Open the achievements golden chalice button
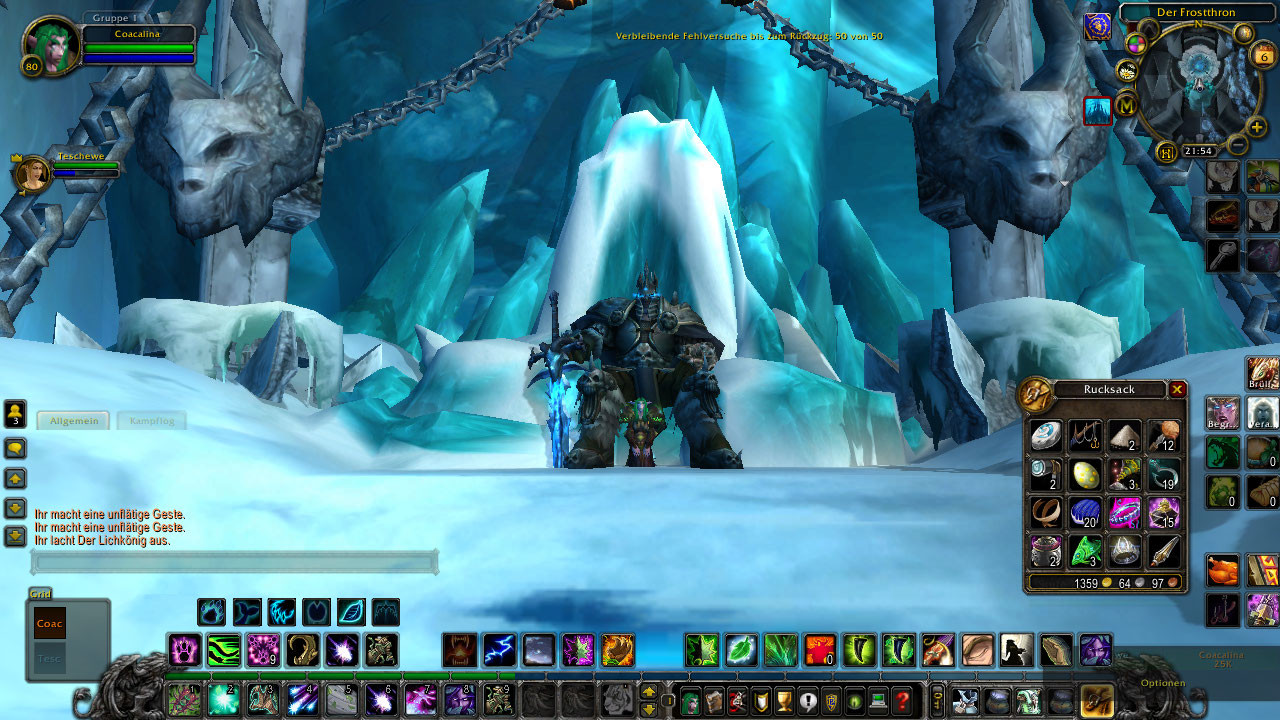The height and width of the screenshot is (720, 1280). pos(784,700)
